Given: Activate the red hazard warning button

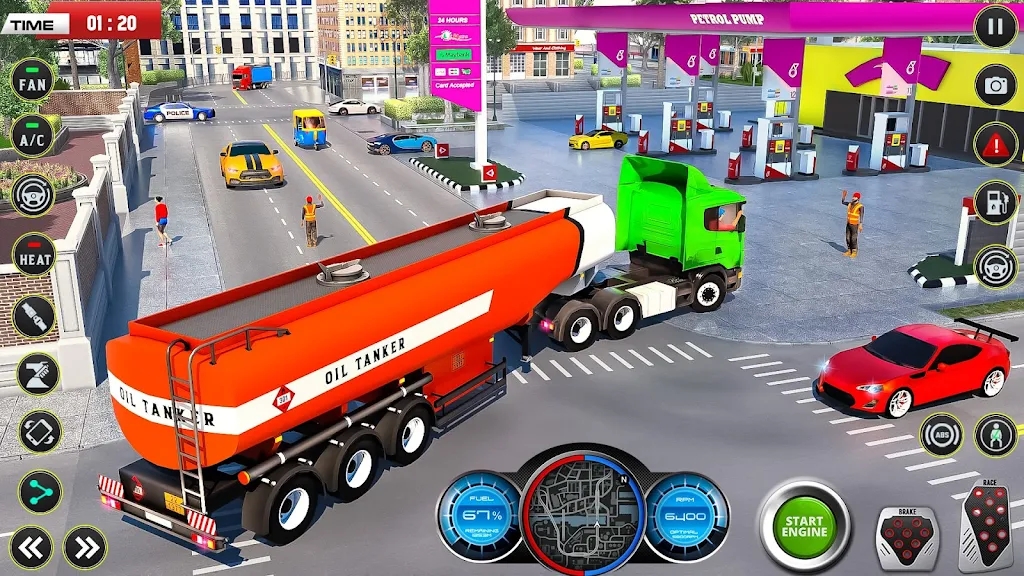Looking at the screenshot, I should click(995, 143).
